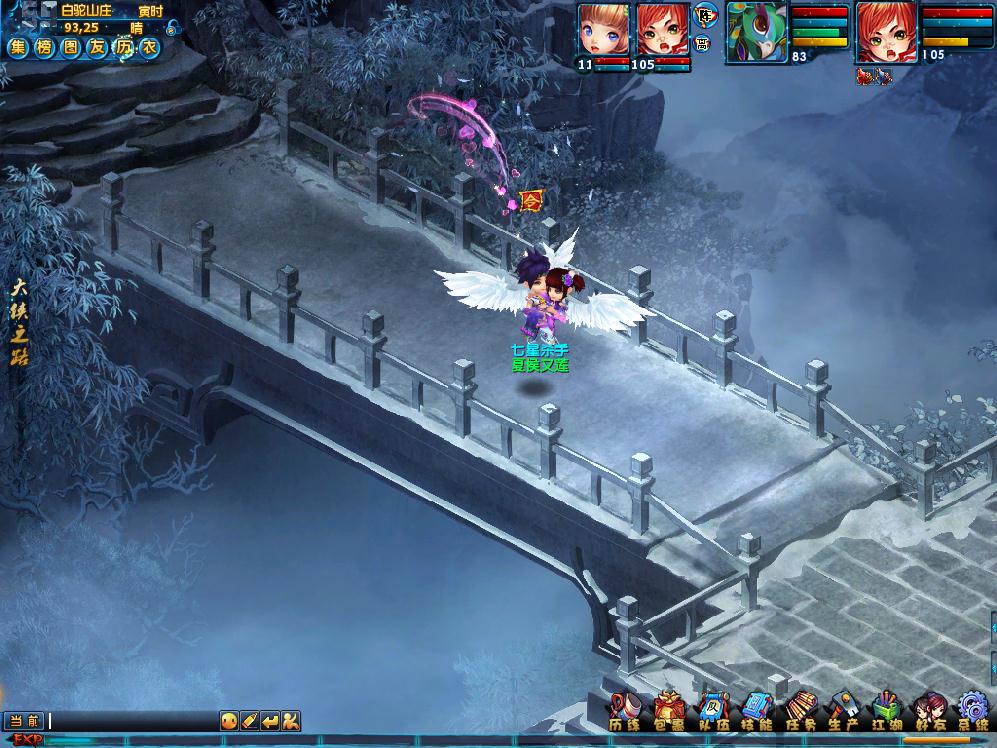Open the 任务 quest scroll

(x=800, y=710)
